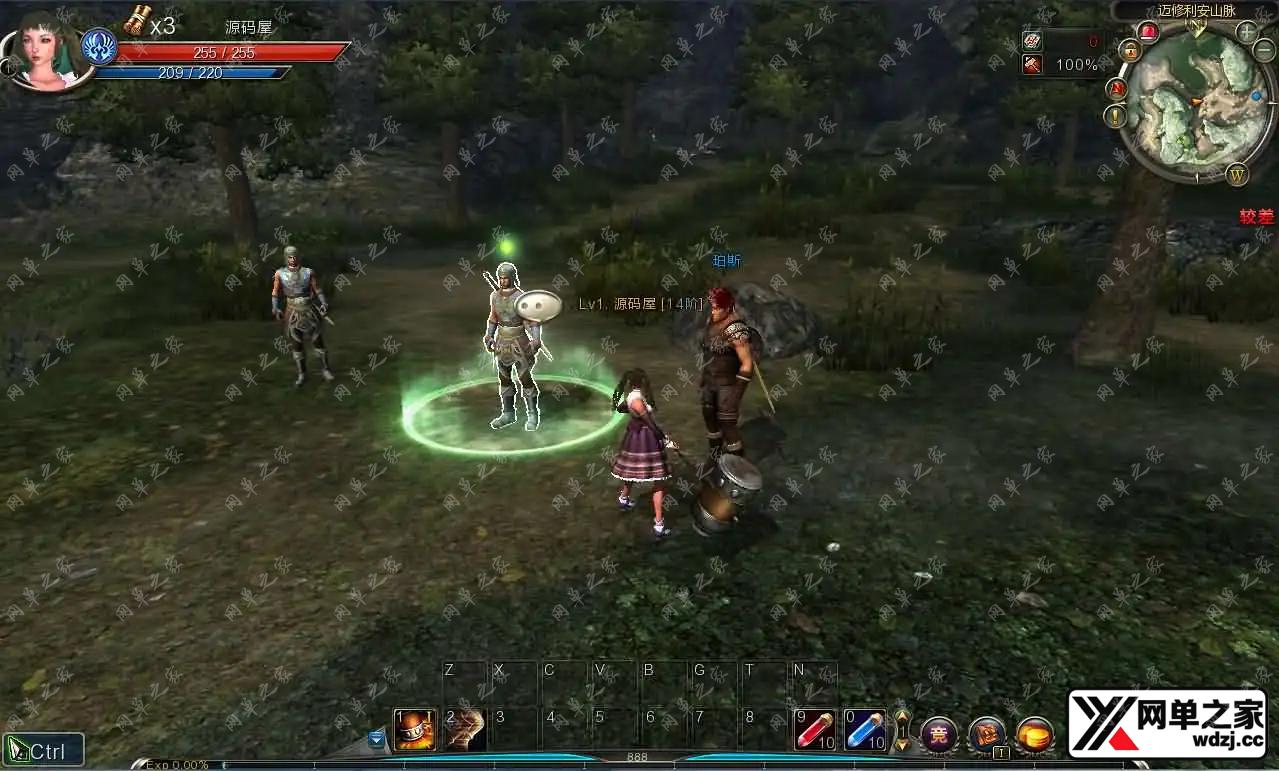Click the blue class emblem icon
Image resolution: width=1279 pixels, height=771 pixels.
[99, 47]
